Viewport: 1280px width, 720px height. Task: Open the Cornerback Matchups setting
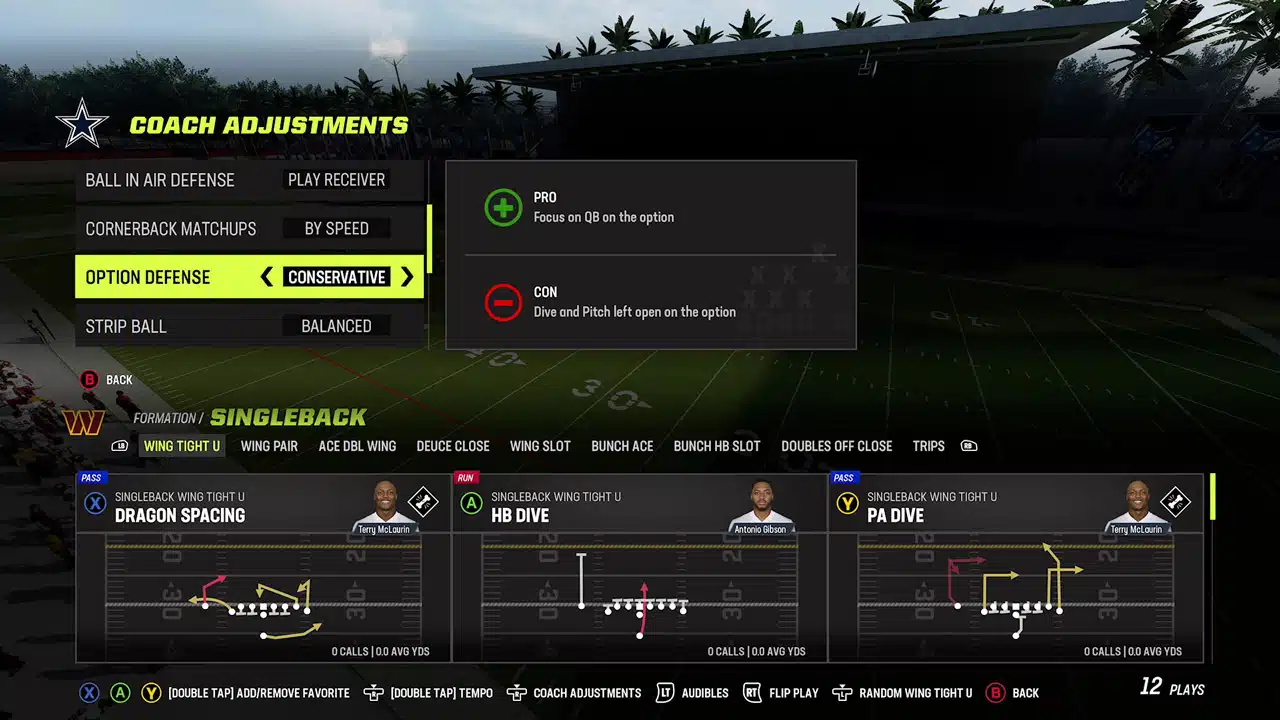click(250, 229)
